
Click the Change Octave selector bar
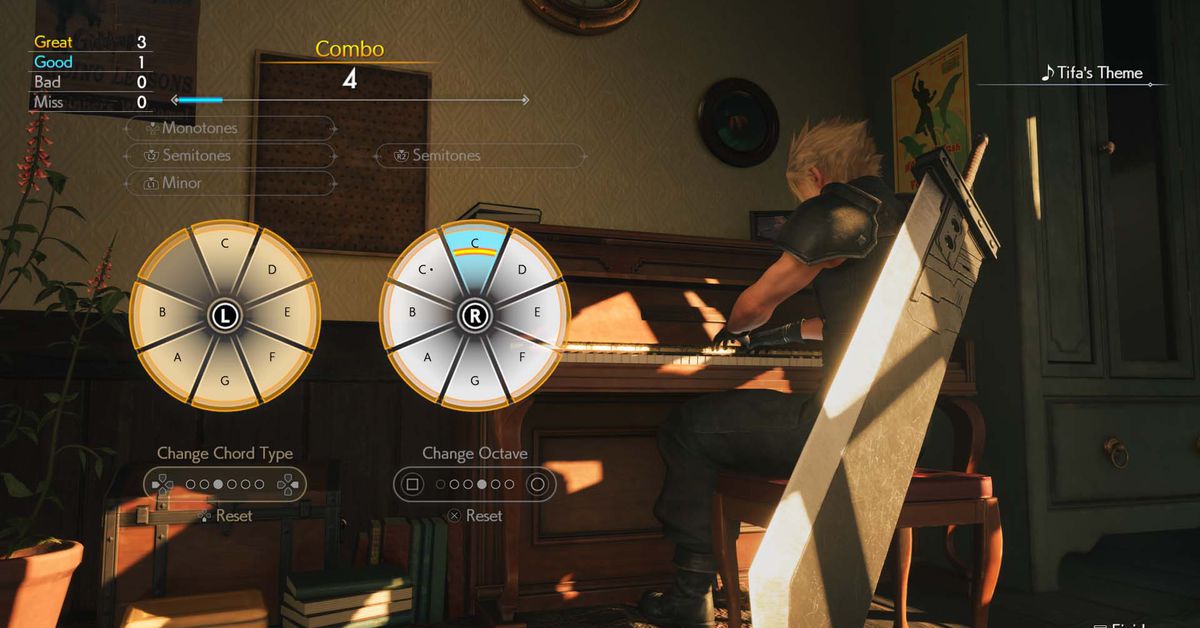click(475, 484)
